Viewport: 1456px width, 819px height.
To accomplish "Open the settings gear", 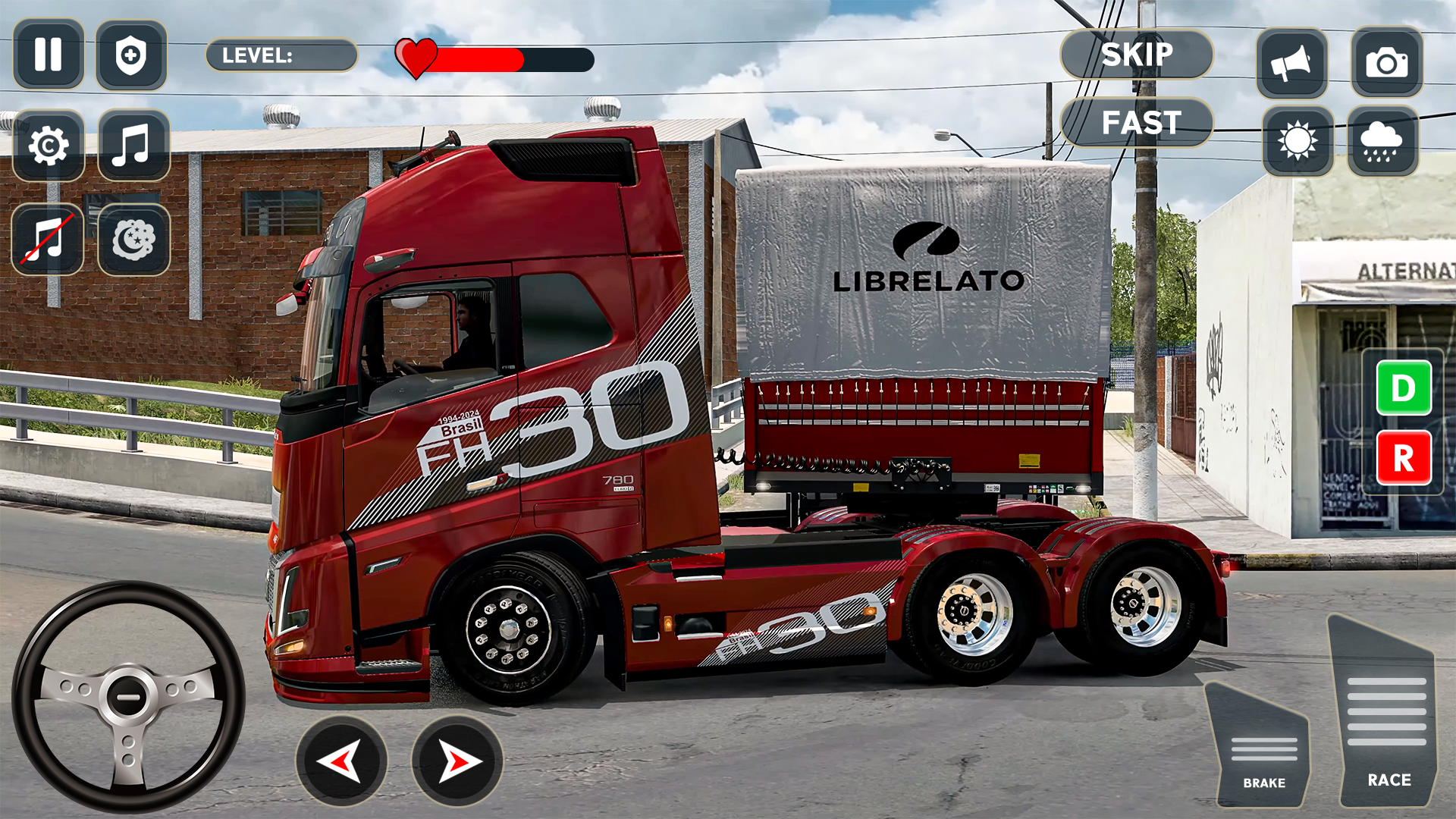I will tap(49, 145).
